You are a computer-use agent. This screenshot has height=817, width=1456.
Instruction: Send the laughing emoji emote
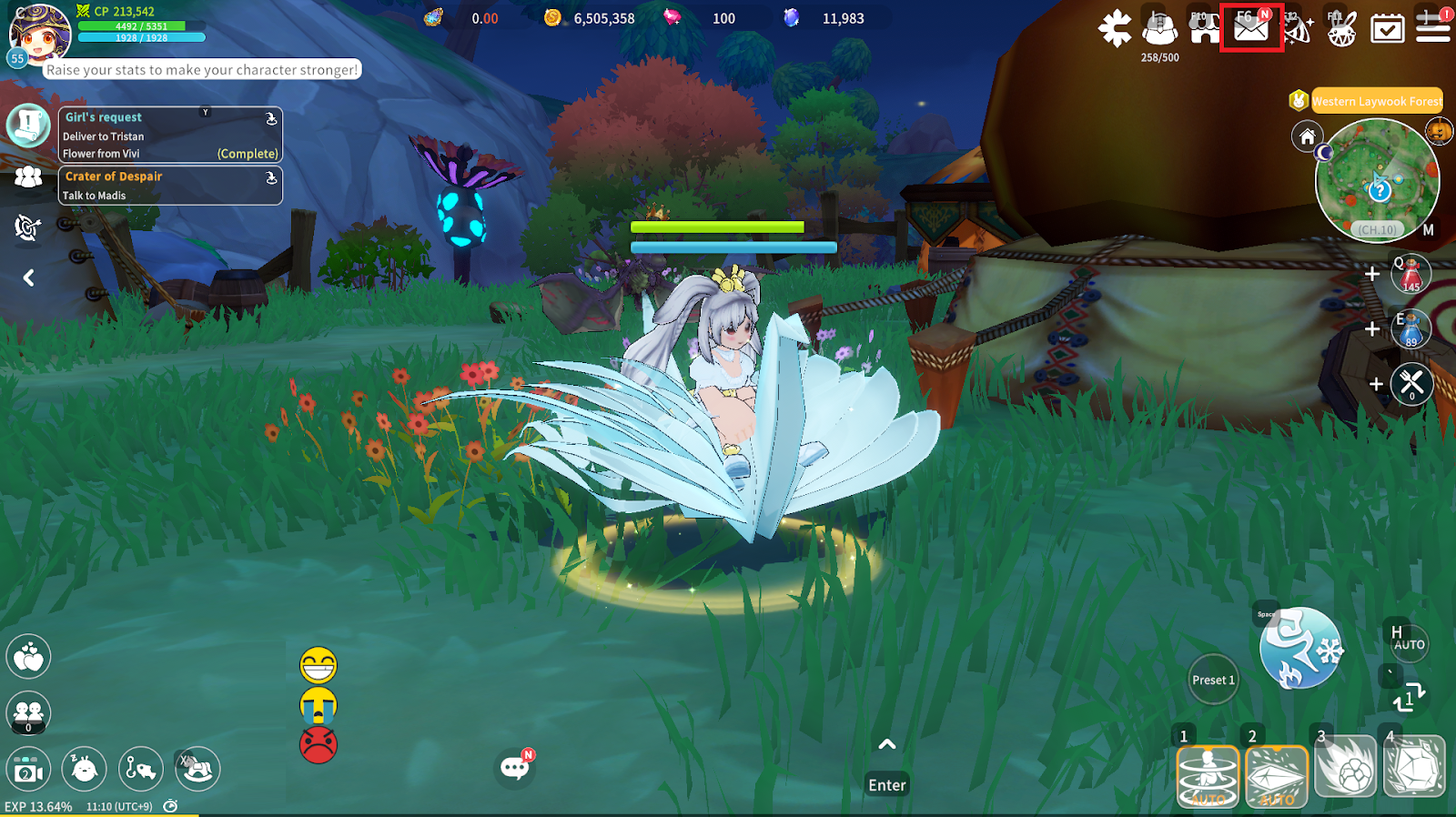(x=318, y=666)
